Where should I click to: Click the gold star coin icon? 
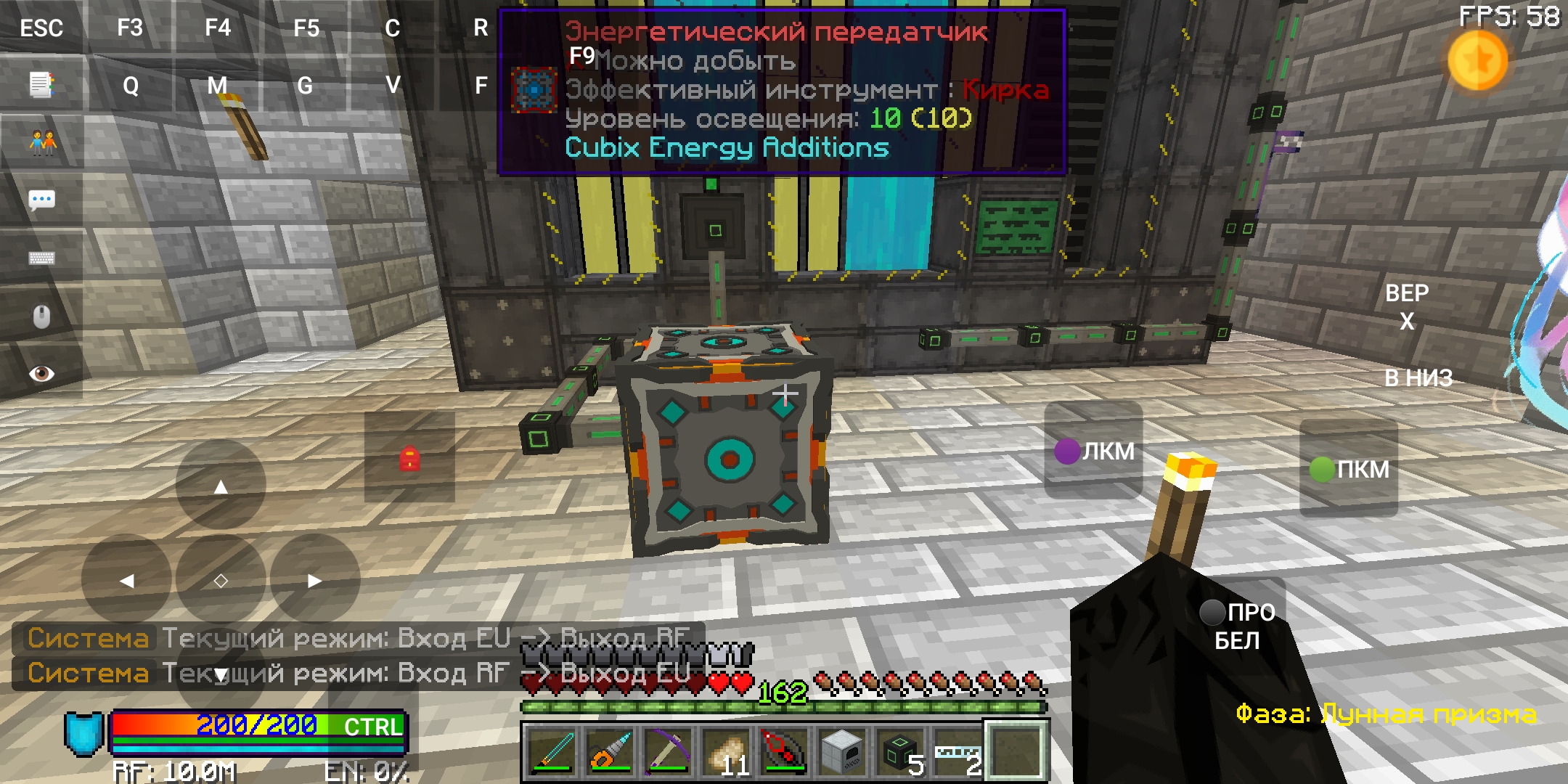click(1477, 61)
